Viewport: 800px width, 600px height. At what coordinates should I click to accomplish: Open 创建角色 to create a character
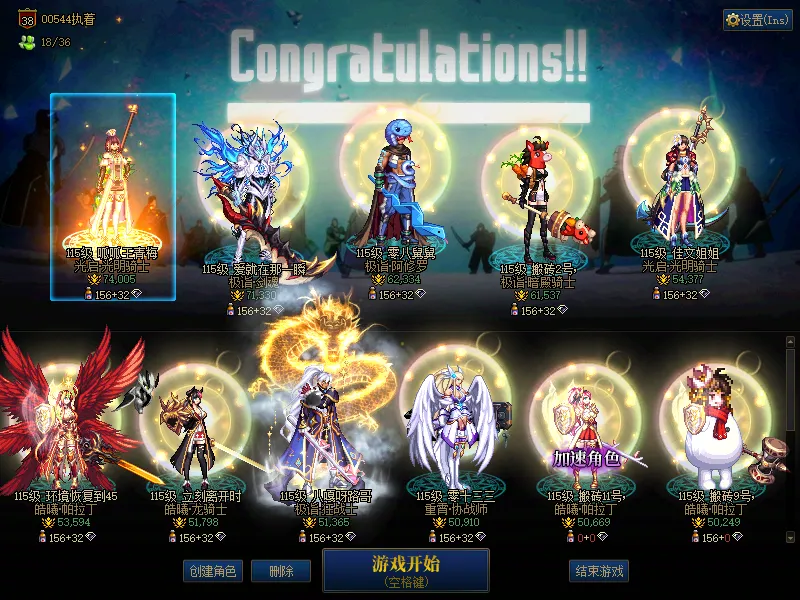(211, 571)
